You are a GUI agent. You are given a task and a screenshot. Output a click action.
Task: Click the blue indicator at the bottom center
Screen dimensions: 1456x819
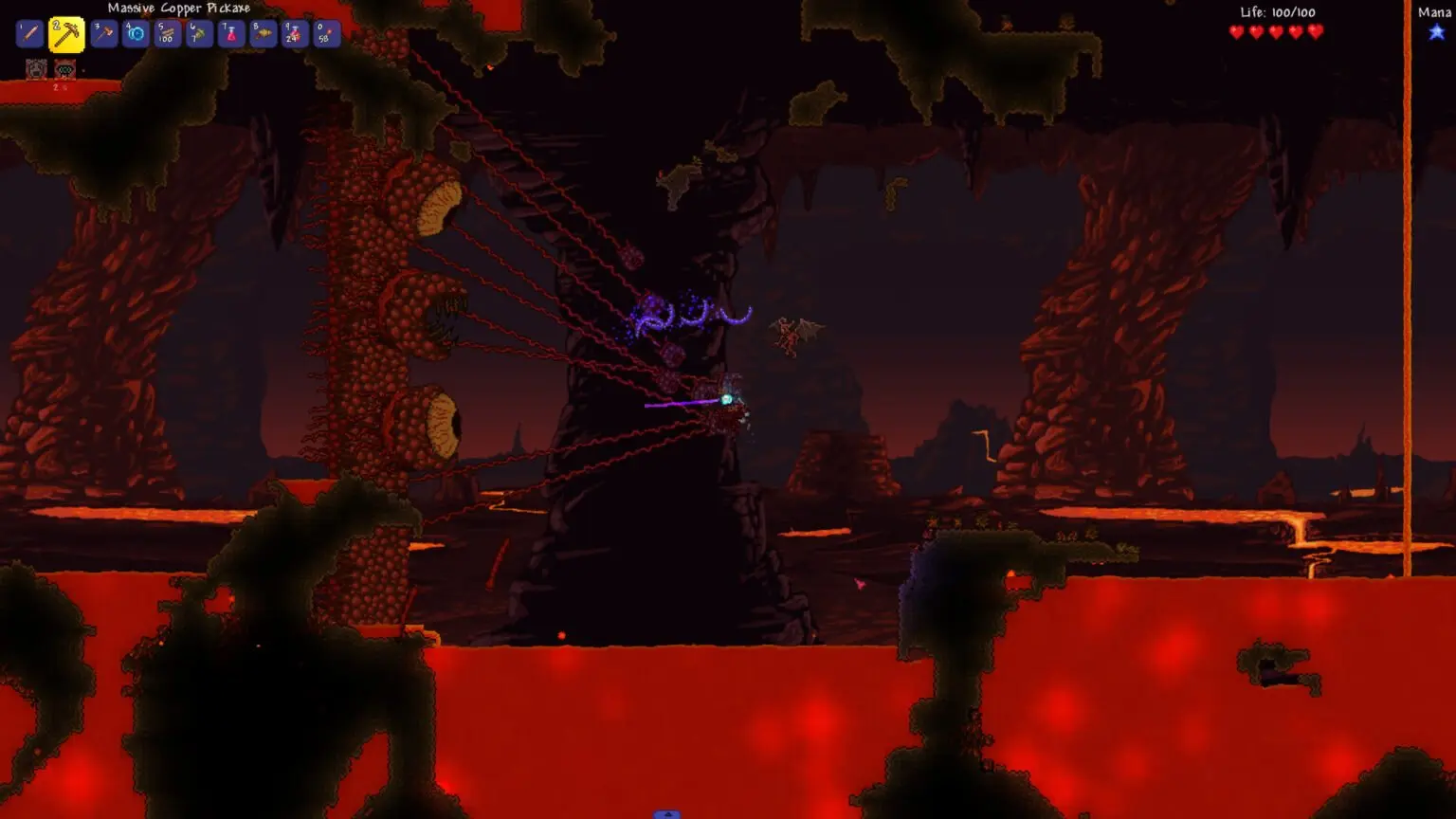coord(665,813)
